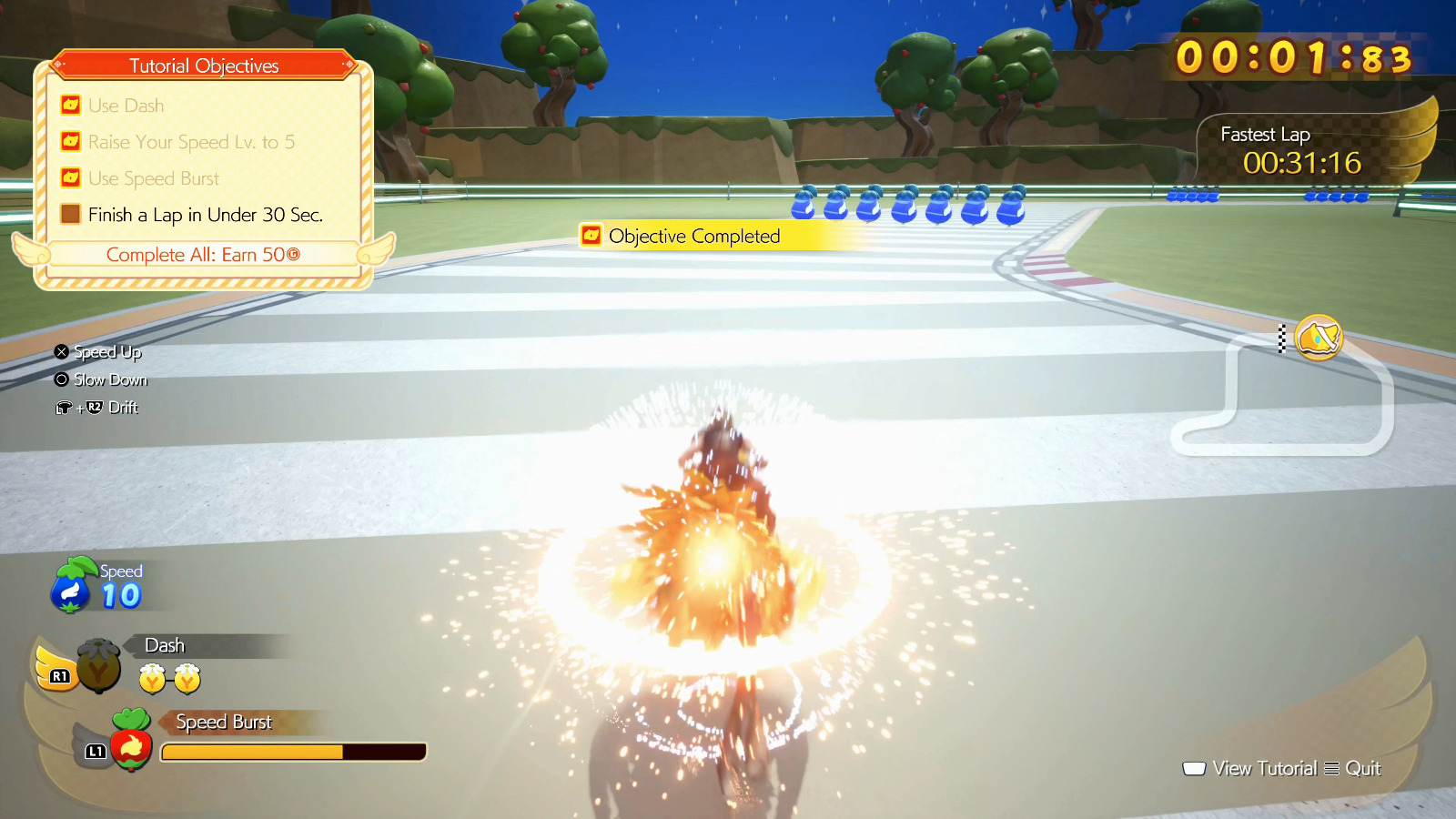Click a wing charge icon beside Dash
1456x819 pixels.
151,677
